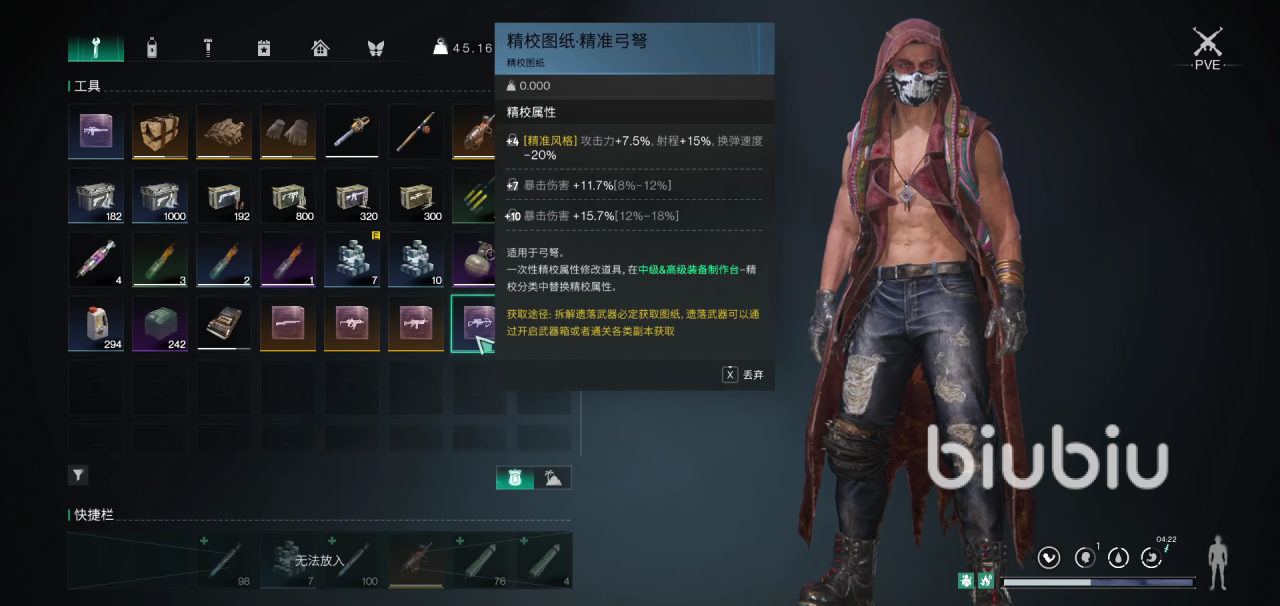Switch to the bottle consumables tab
Image resolution: width=1280 pixels, height=606 pixels.
tap(152, 47)
